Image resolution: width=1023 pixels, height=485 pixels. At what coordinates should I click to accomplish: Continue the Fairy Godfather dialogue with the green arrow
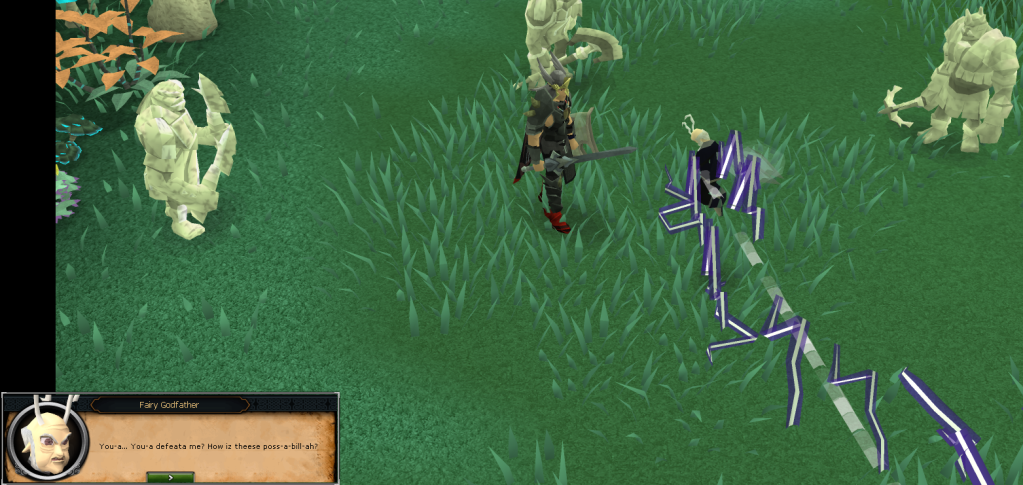pyautogui.click(x=170, y=477)
